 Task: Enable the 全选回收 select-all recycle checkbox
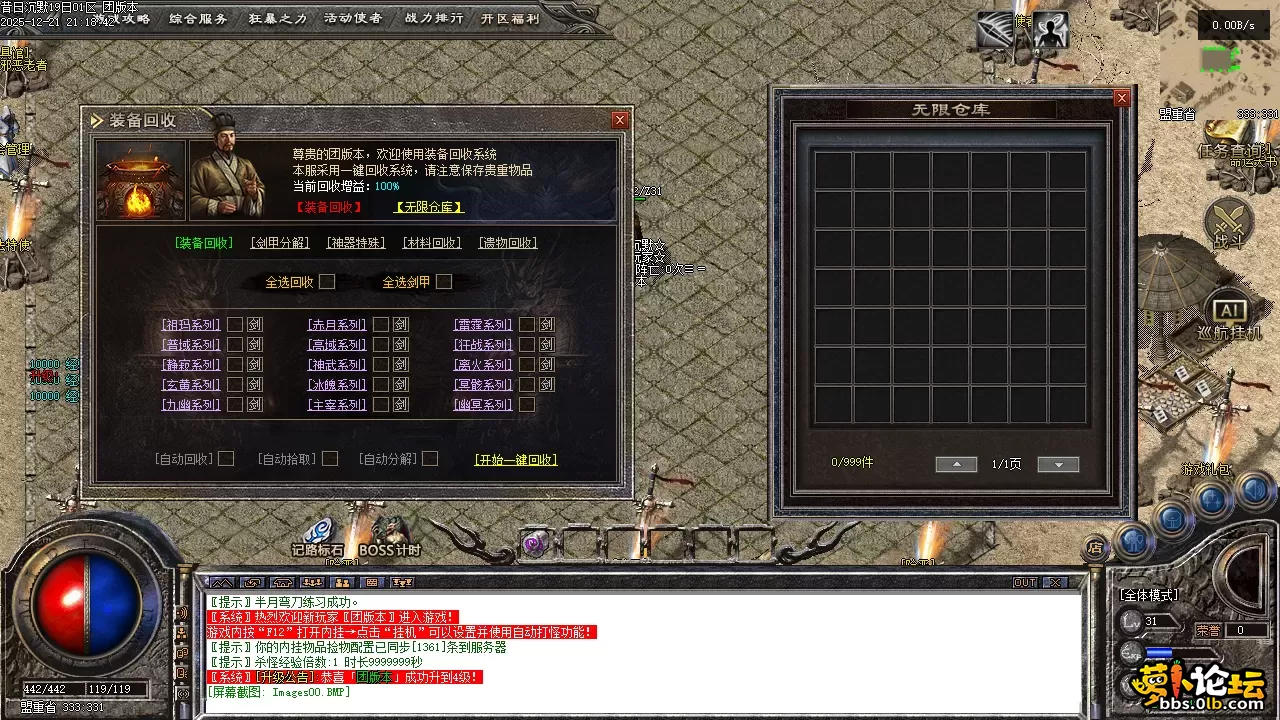pyautogui.click(x=327, y=281)
